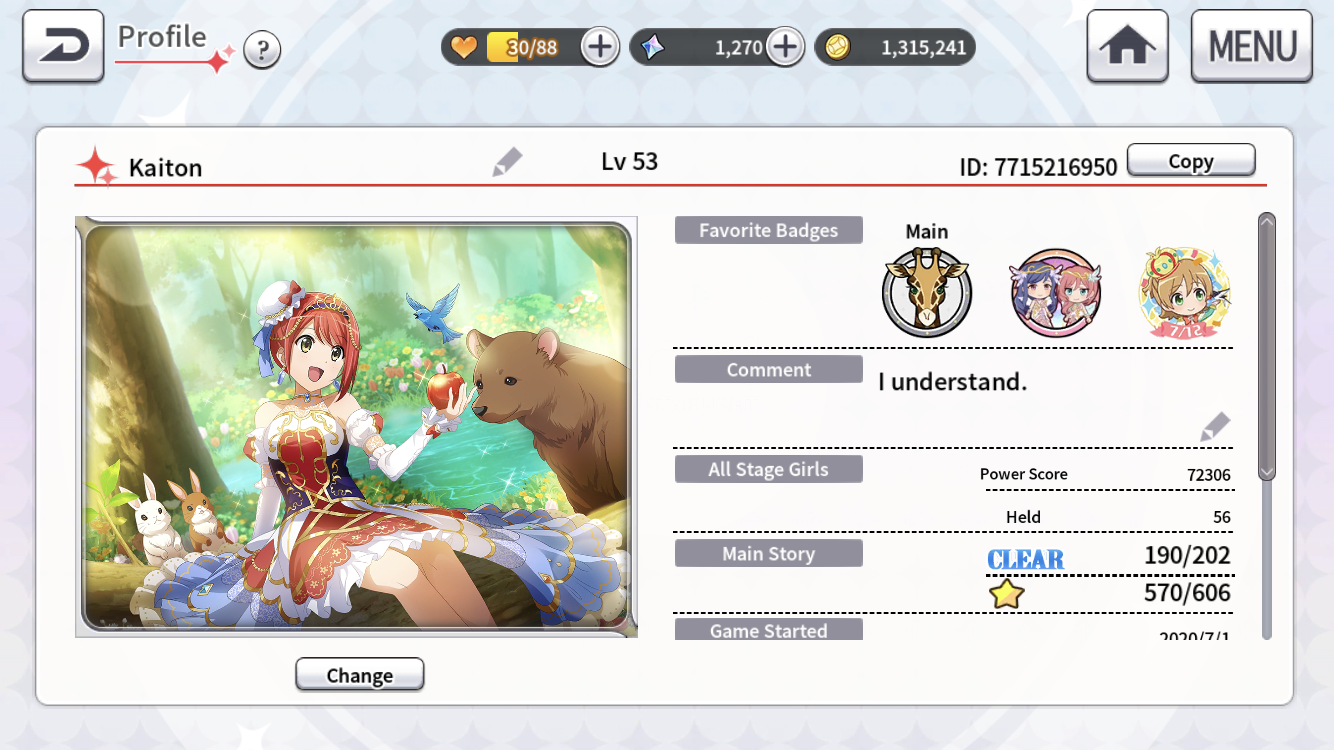
Task: Buy gems with the plus button
Action: [785, 47]
